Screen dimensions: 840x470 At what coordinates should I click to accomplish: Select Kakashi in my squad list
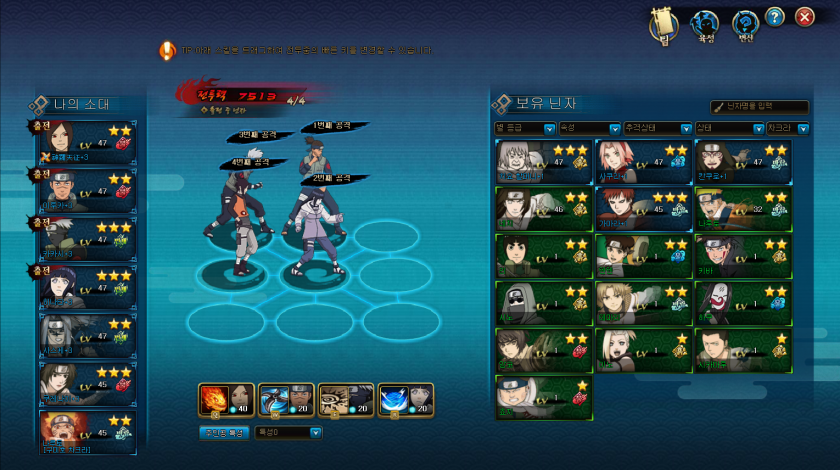(87, 240)
